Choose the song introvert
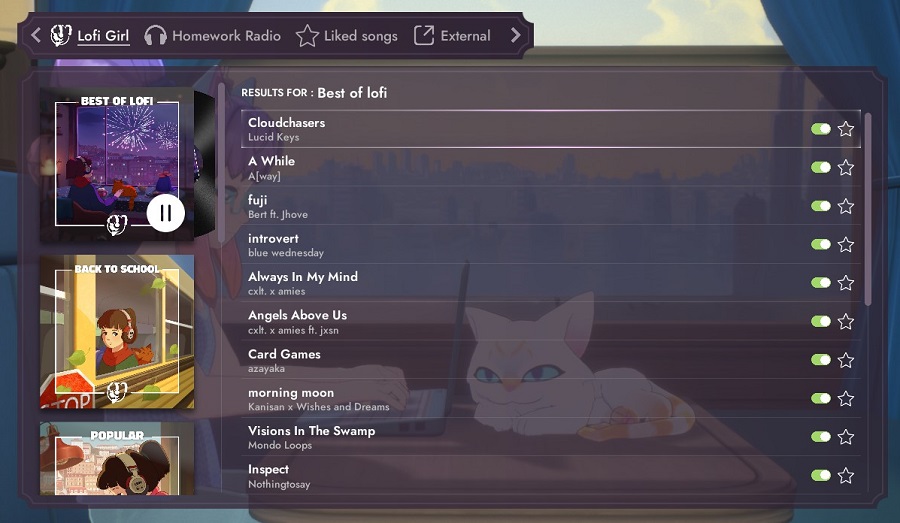Viewport: 900px width, 523px height. [x=273, y=239]
